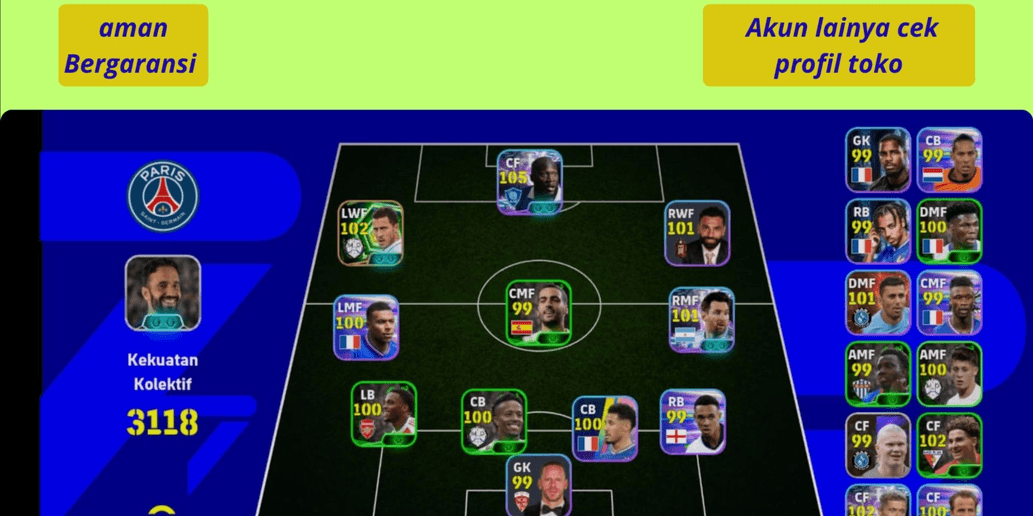This screenshot has height=516, width=1033.
Task: Select the substitute CF 99 card
Action: (877, 446)
